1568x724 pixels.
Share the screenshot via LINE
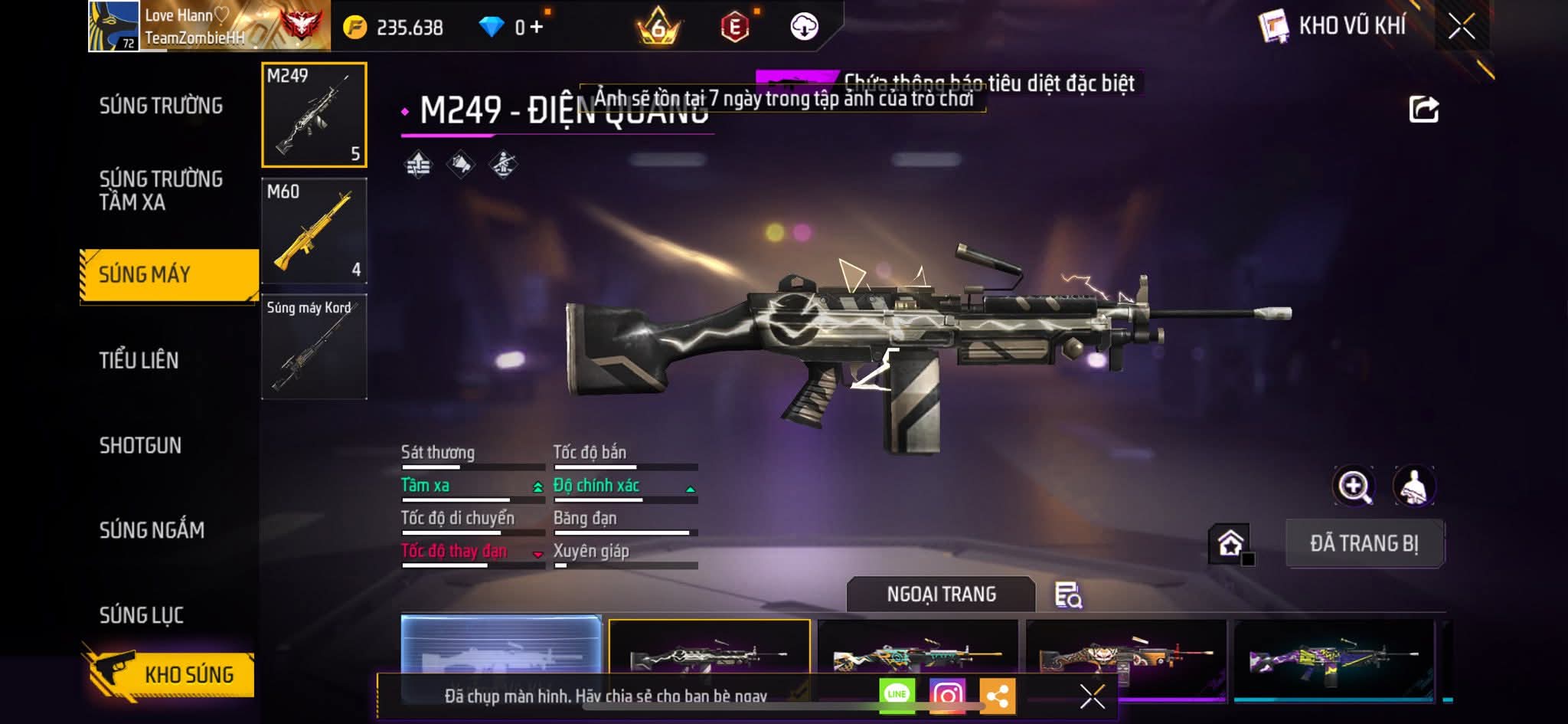click(897, 694)
